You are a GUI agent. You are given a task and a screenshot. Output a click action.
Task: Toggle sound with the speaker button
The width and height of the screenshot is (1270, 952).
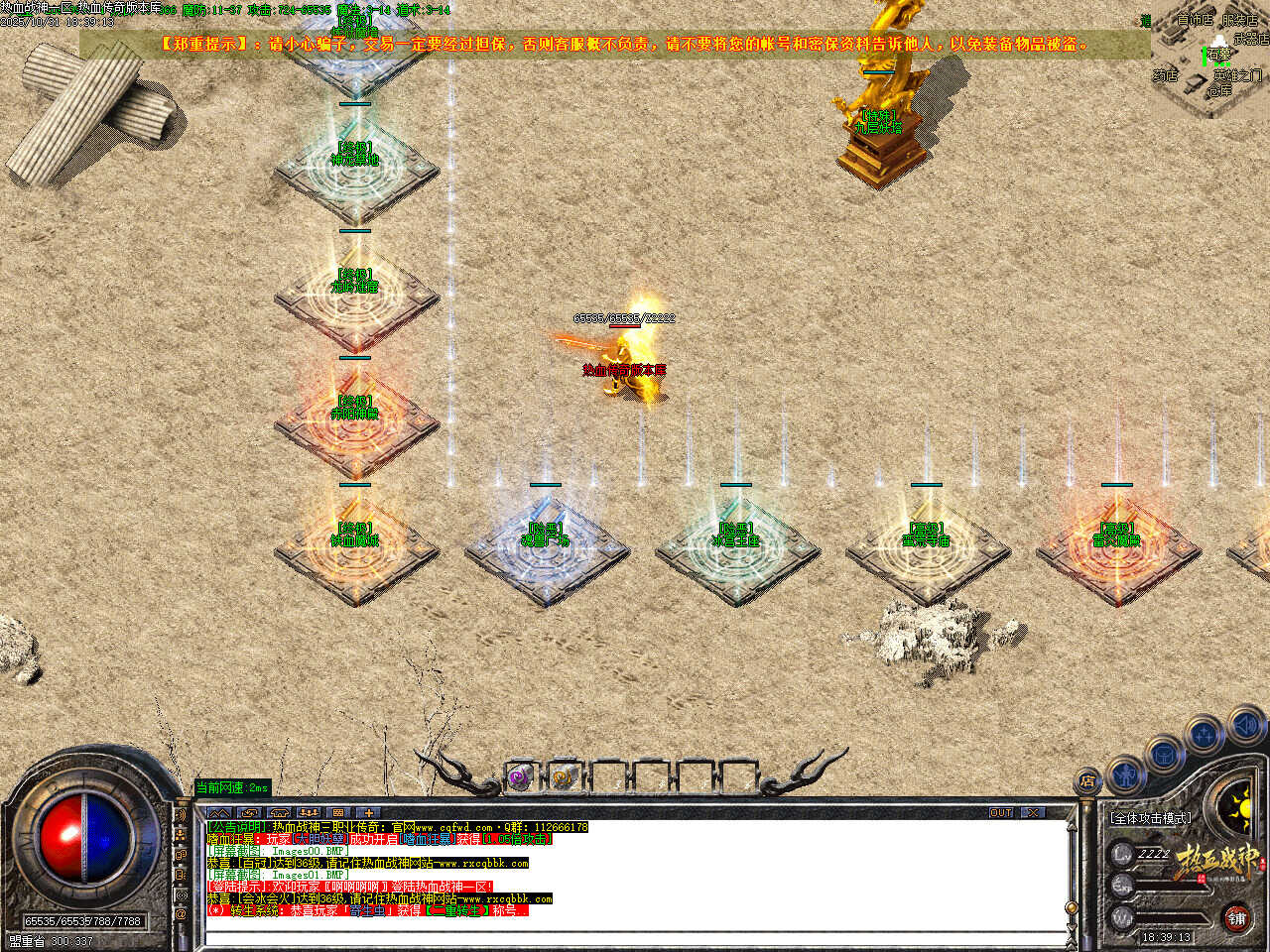pos(1245,727)
